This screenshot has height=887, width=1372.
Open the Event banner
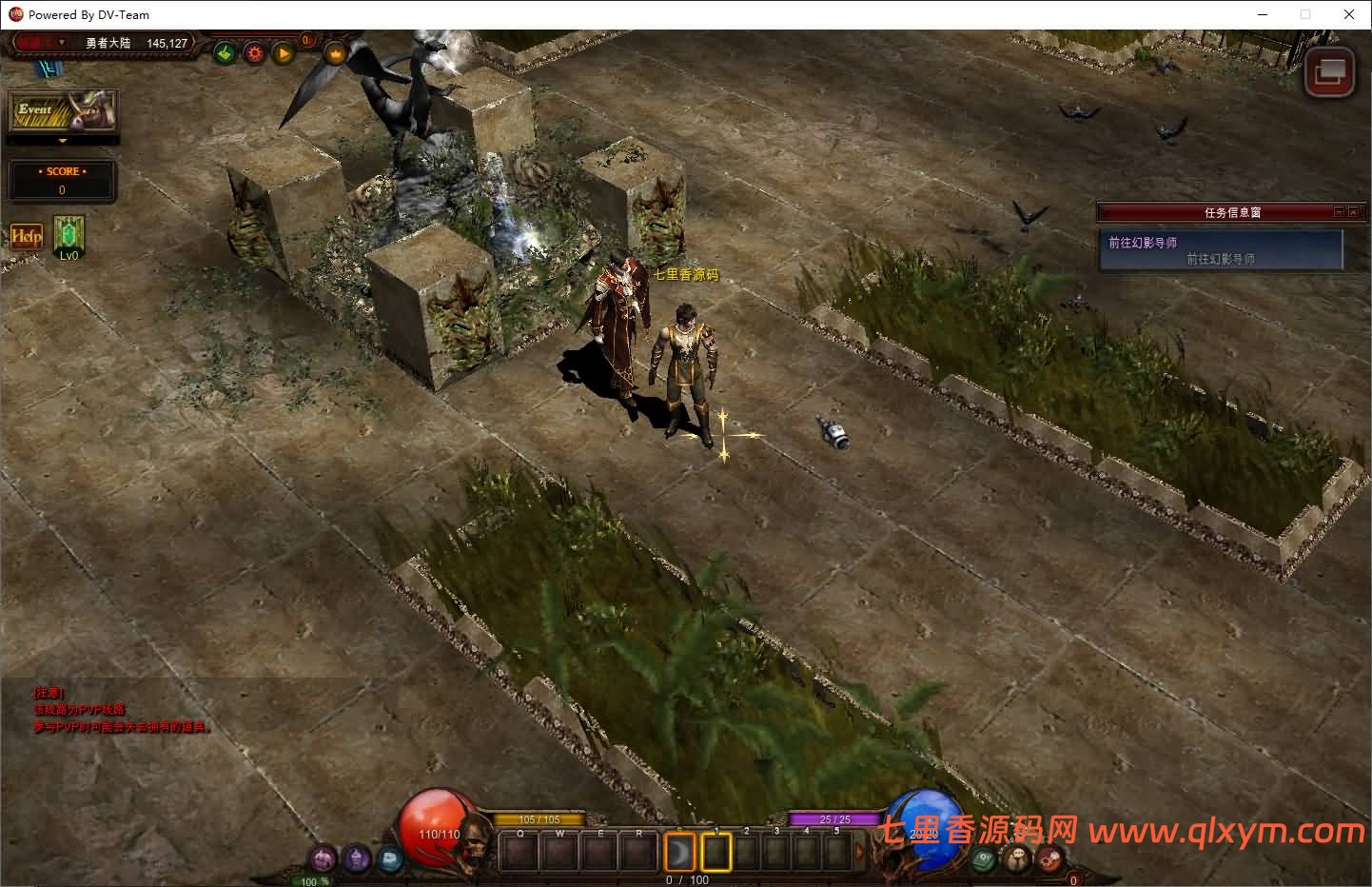(x=62, y=111)
